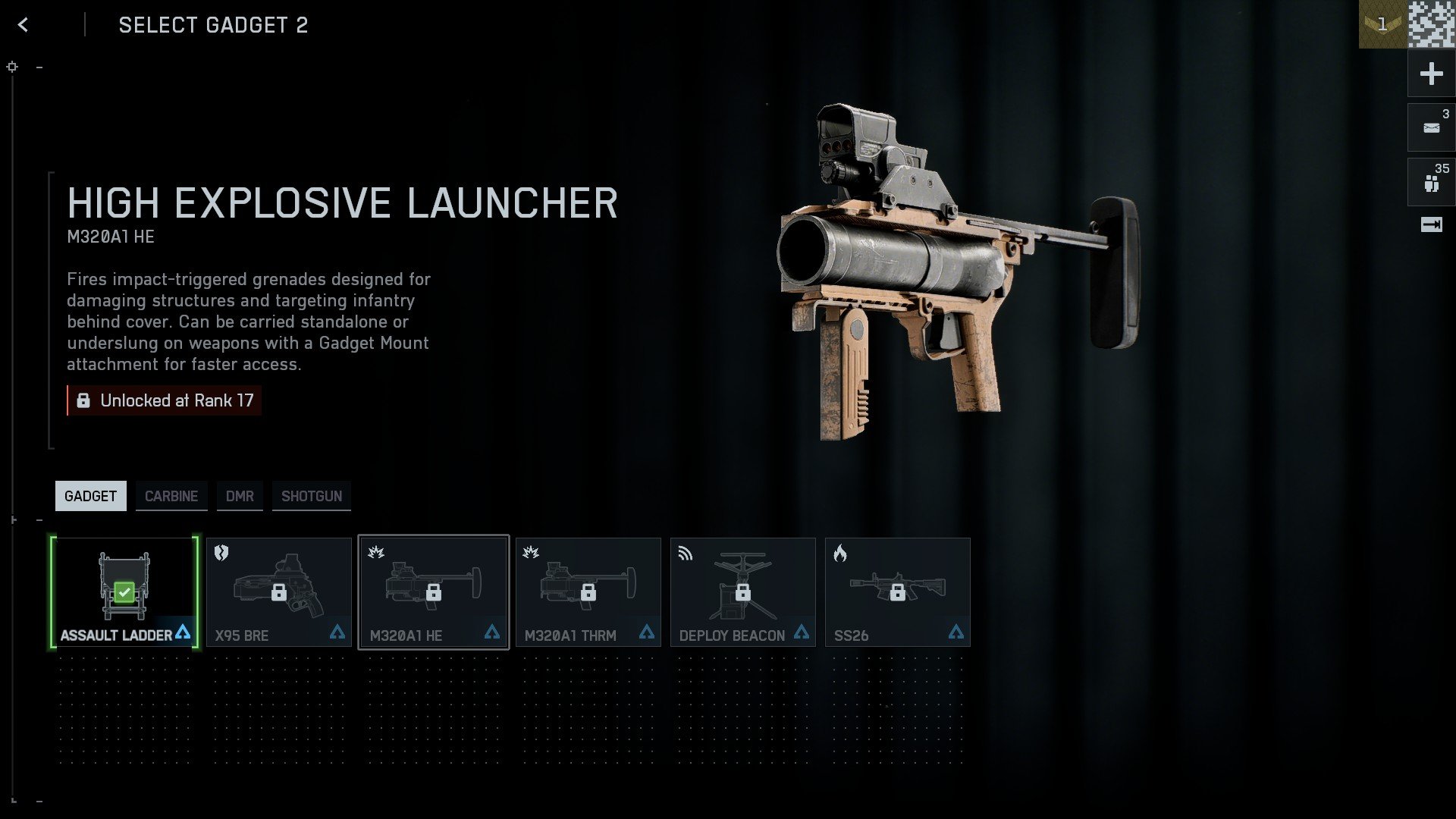Select the Deploy Beacon gadget thumbnail
Image resolution: width=1456 pixels, height=819 pixels.
(x=742, y=591)
